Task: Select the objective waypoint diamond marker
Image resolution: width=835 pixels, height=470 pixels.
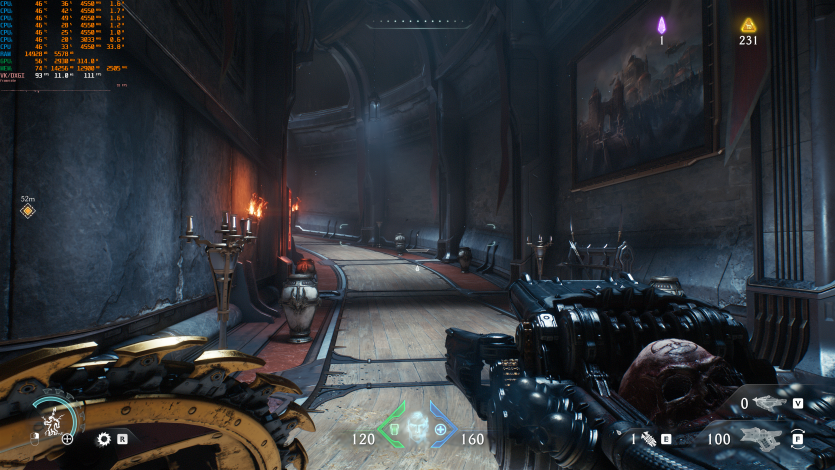Action: click(x=28, y=211)
